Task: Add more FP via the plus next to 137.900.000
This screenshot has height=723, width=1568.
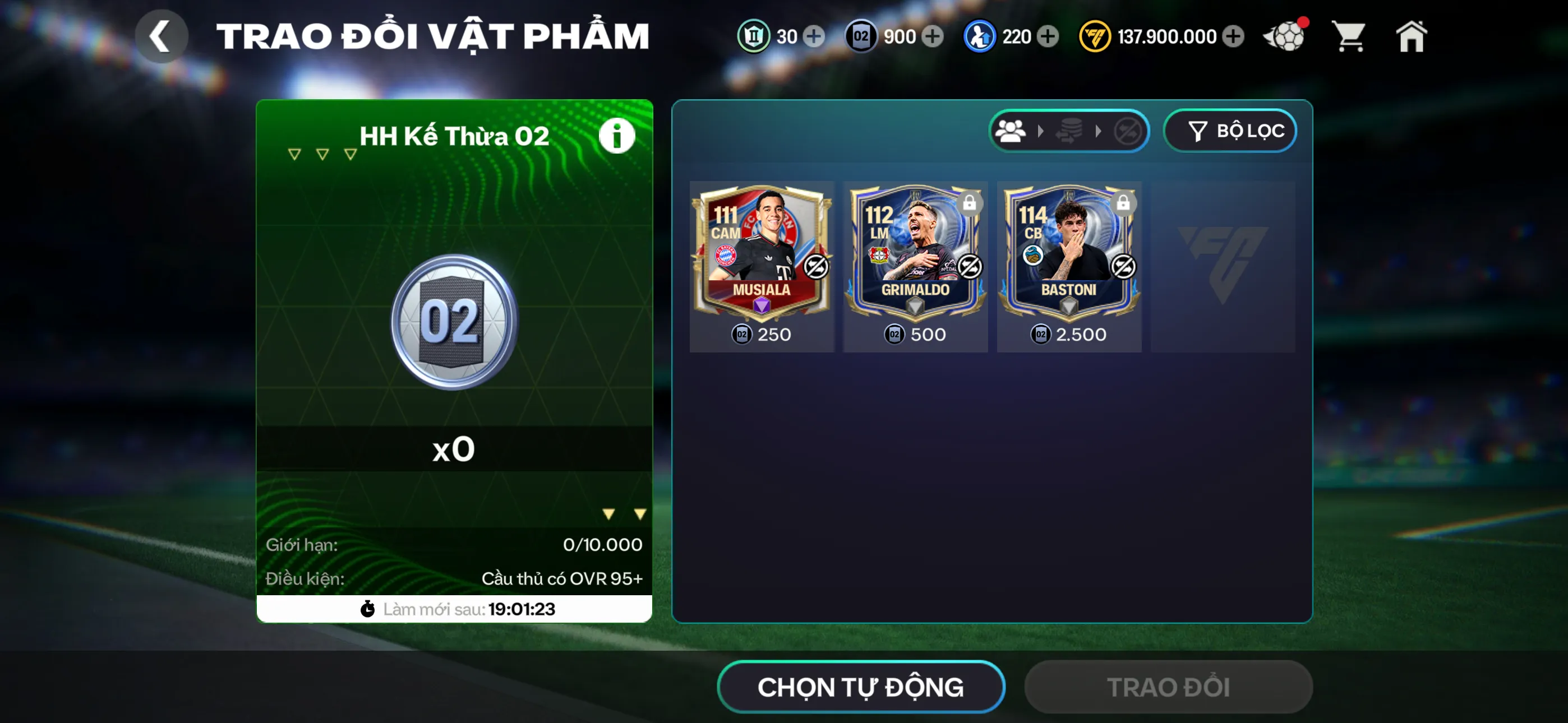Action: tap(1233, 36)
